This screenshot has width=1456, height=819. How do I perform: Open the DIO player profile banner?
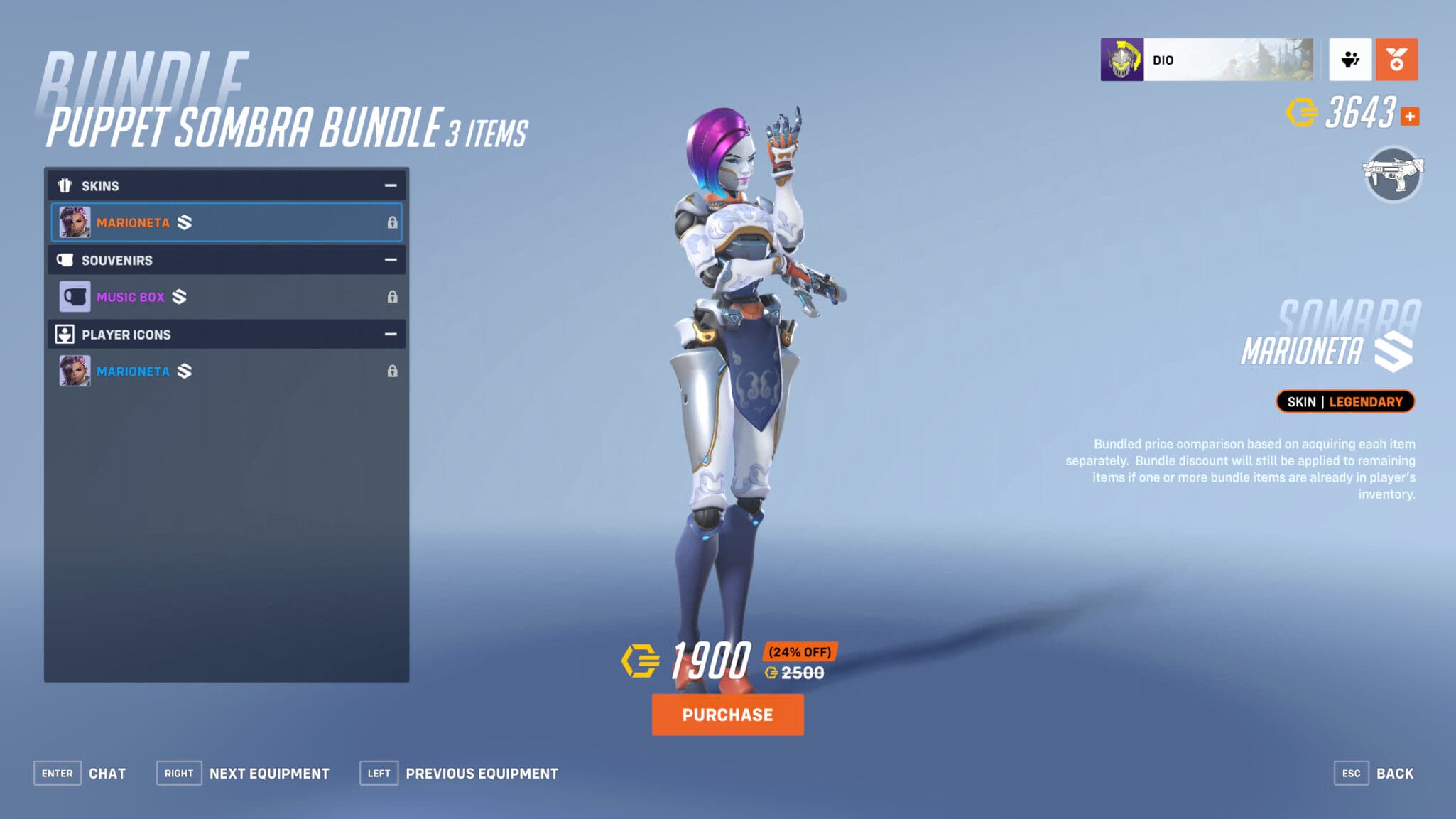pos(1207,60)
